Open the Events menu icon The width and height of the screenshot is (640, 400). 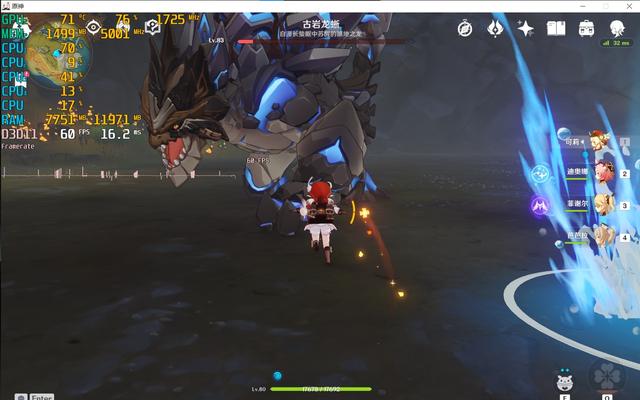pyautogui.click(x=495, y=29)
